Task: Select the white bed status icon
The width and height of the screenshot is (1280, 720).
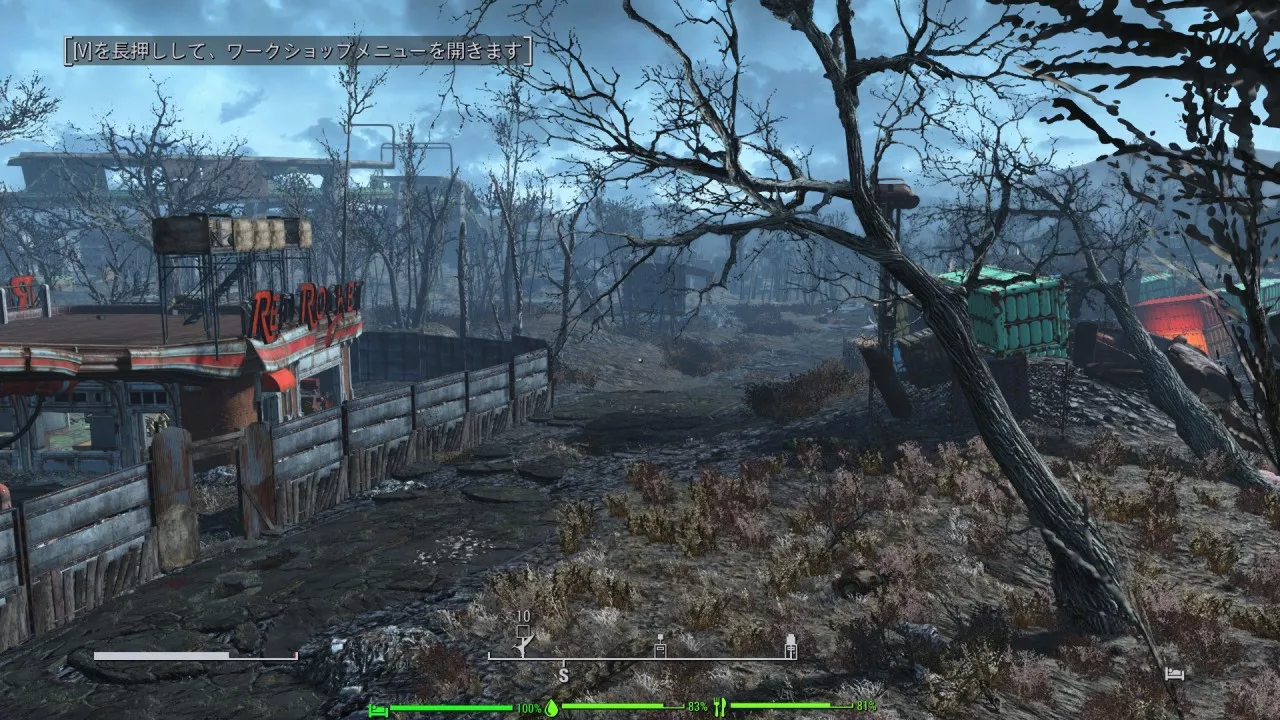Action: pos(1174,675)
